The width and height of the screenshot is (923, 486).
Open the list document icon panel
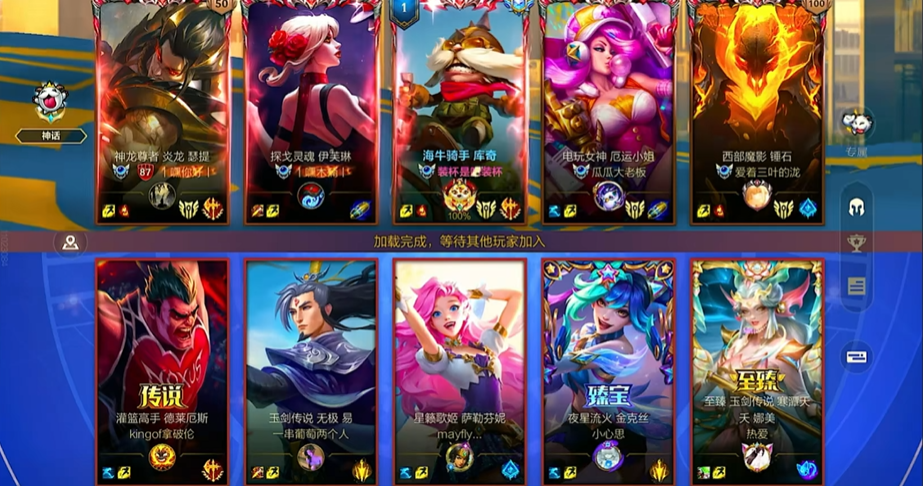[x=857, y=287]
